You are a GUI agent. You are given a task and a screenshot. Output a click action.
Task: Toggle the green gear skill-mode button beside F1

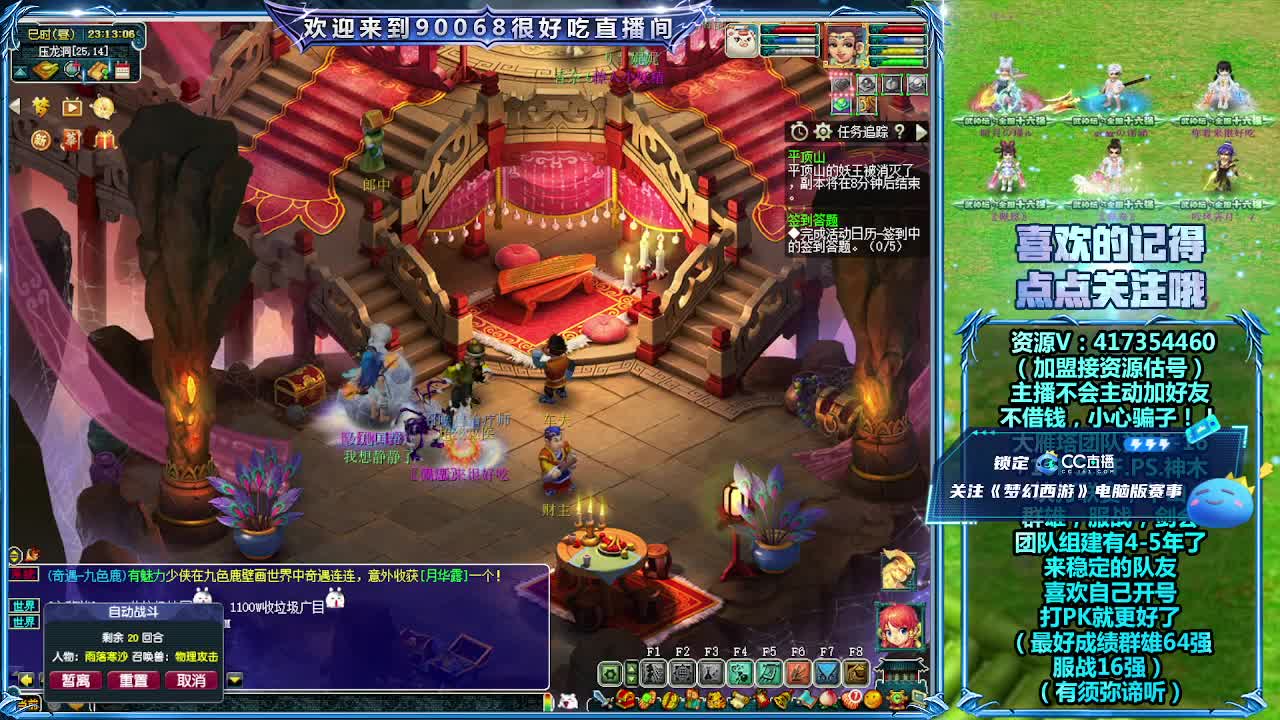point(608,673)
